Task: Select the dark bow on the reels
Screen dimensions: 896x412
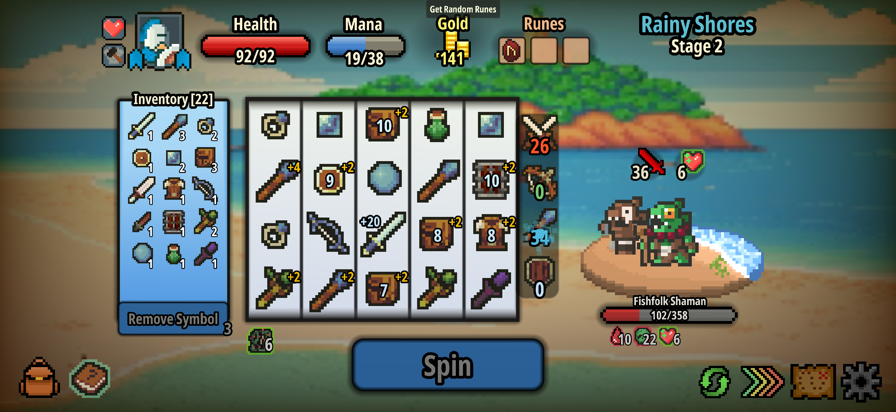Action: tap(329, 233)
